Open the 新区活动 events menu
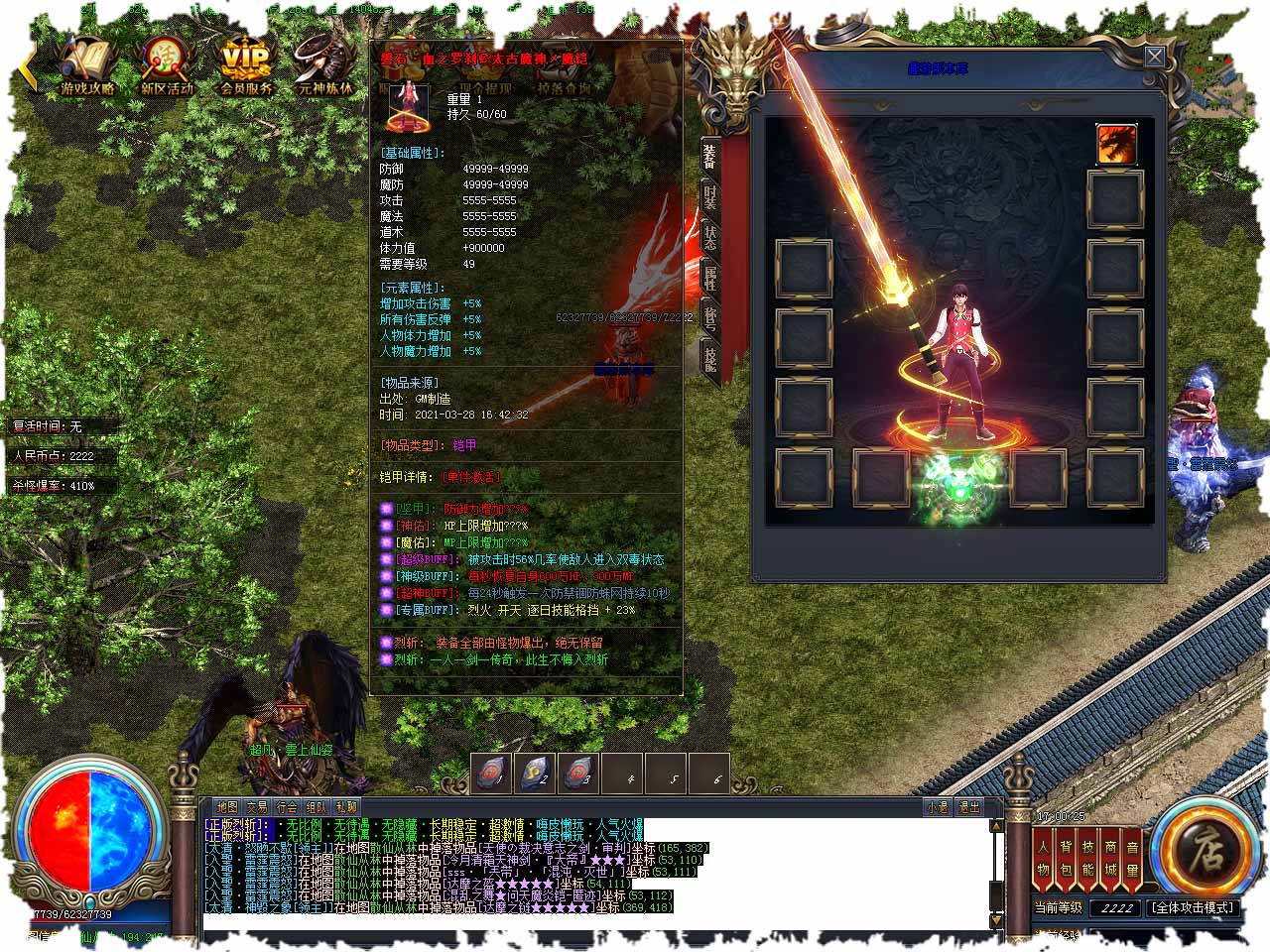 [x=166, y=65]
